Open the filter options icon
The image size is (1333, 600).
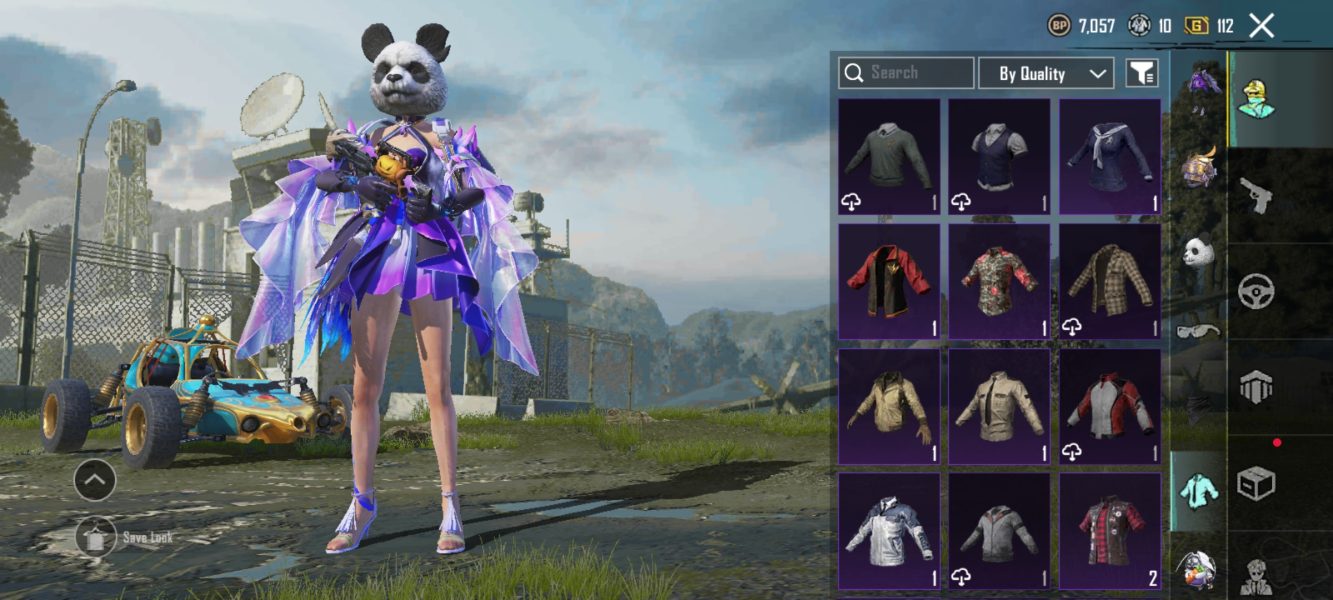click(1142, 73)
